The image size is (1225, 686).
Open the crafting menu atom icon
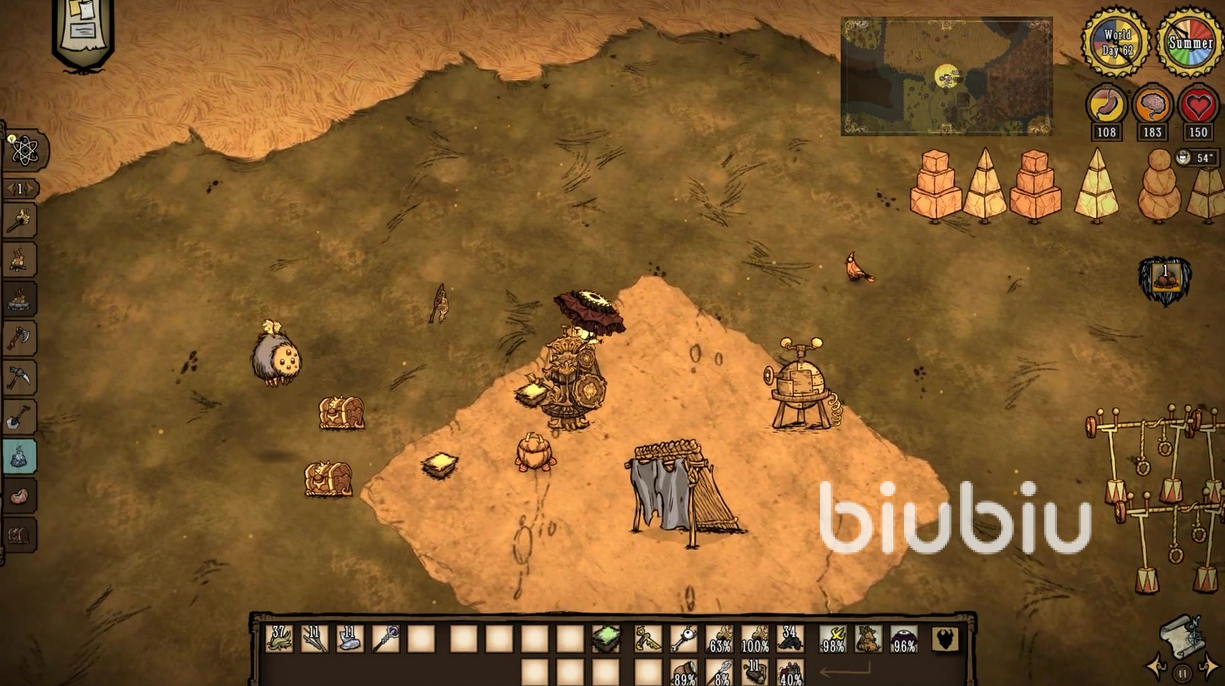(x=24, y=150)
